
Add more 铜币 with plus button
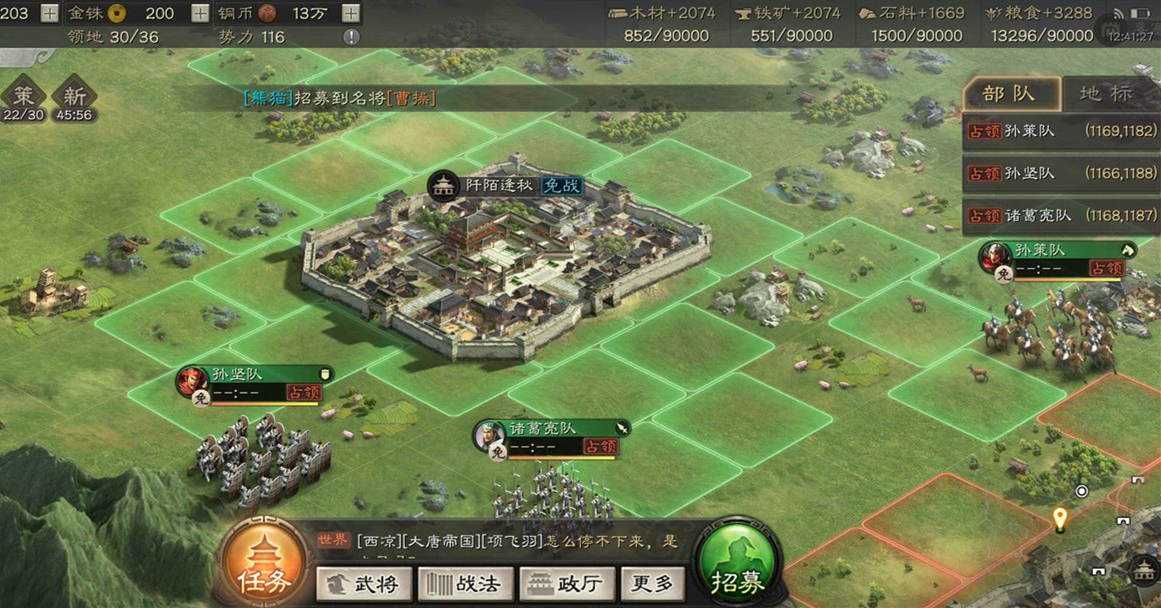[x=351, y=13]
